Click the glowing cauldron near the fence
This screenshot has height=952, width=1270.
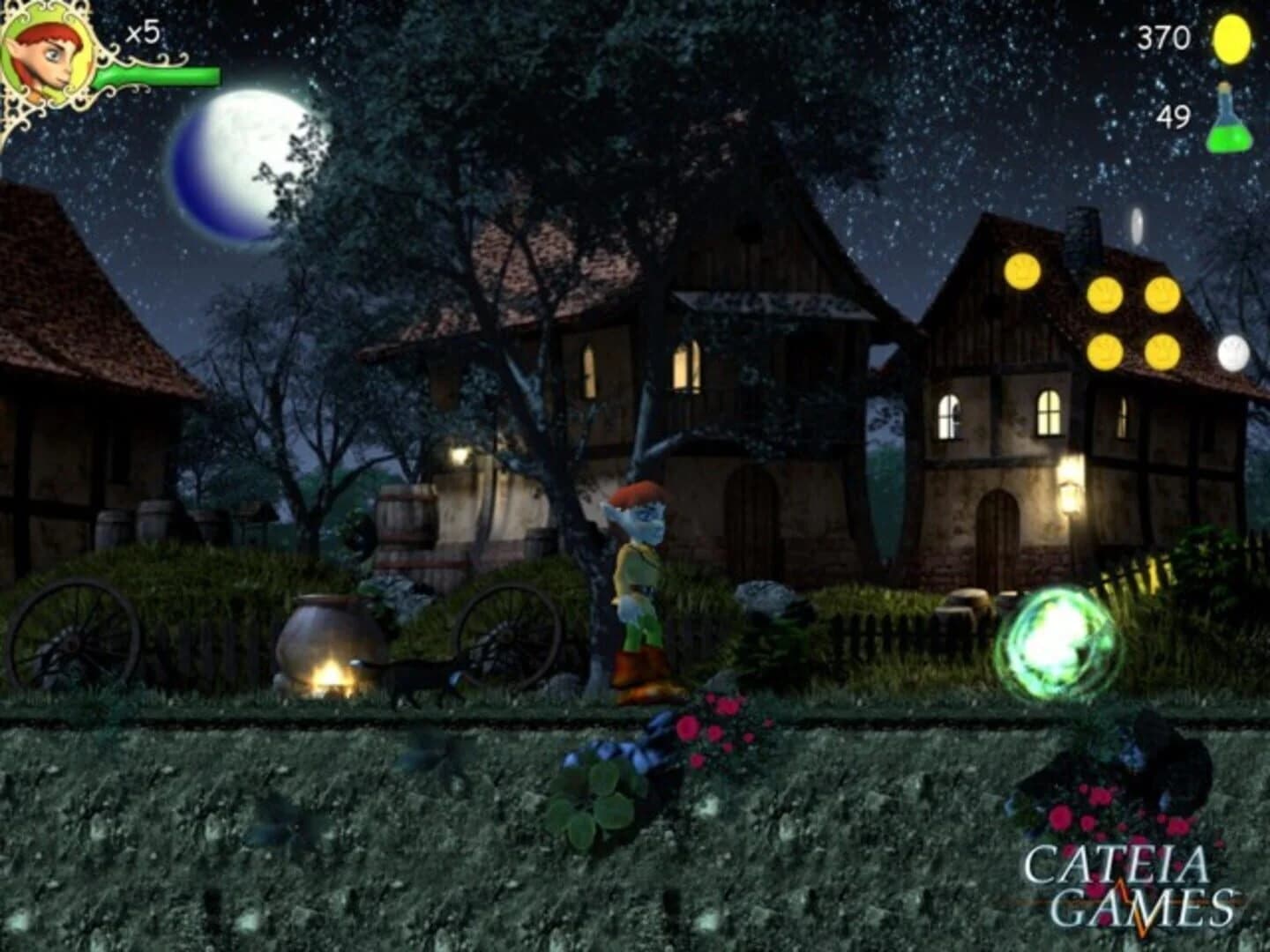coord(328,636)
